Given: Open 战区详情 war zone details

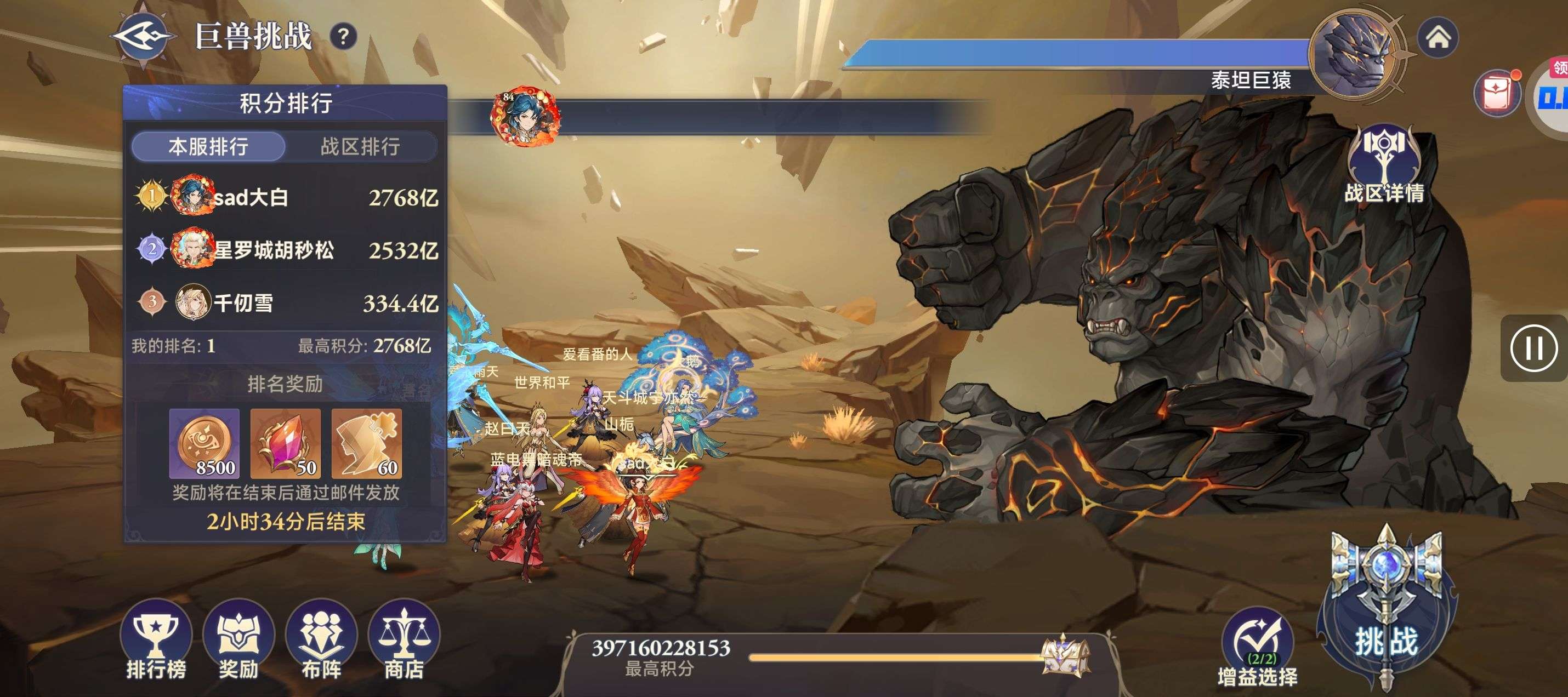Looking at the screenshot, I should (x=1384, y=164).
